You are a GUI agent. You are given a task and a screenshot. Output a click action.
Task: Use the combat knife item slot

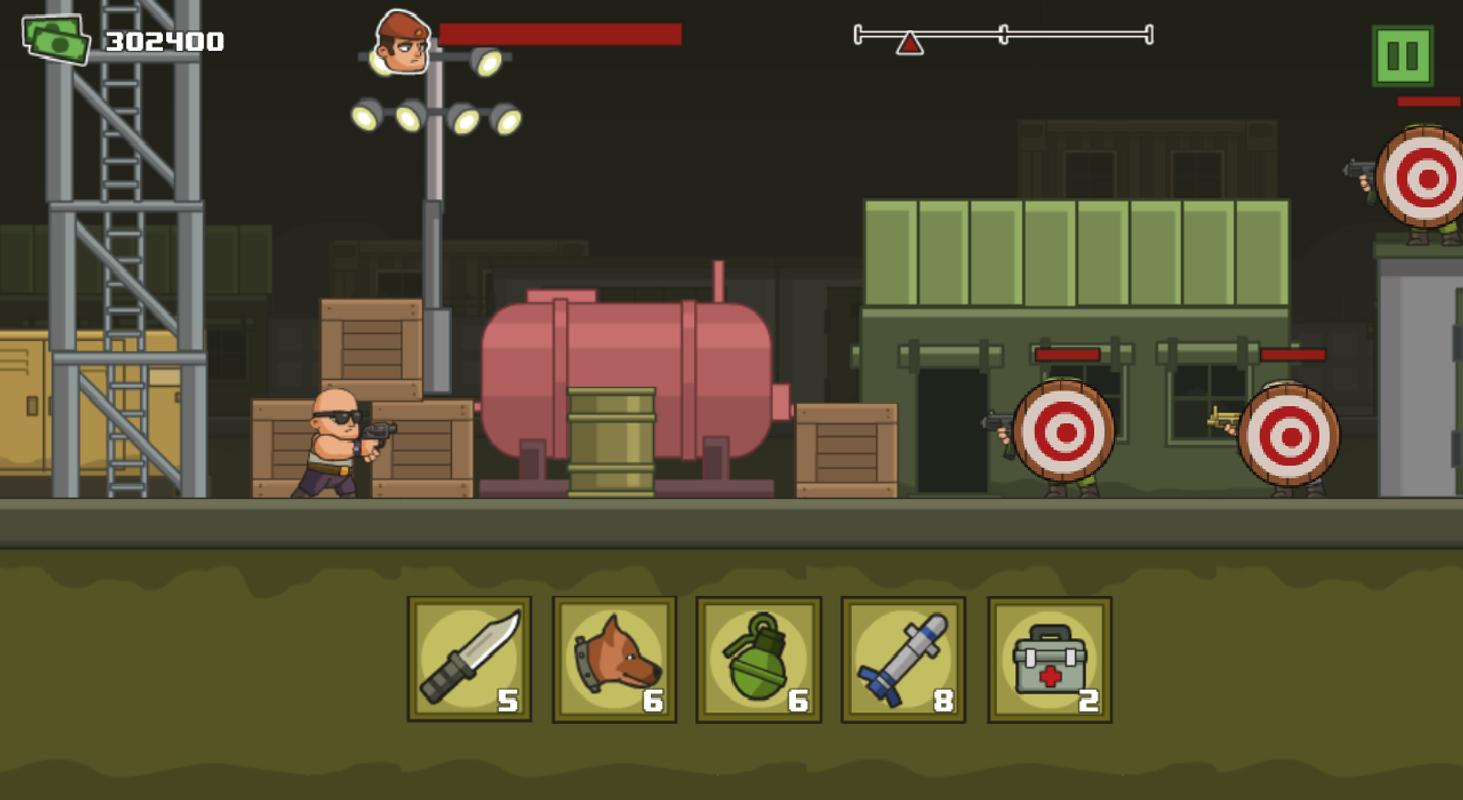pos(469,659)
